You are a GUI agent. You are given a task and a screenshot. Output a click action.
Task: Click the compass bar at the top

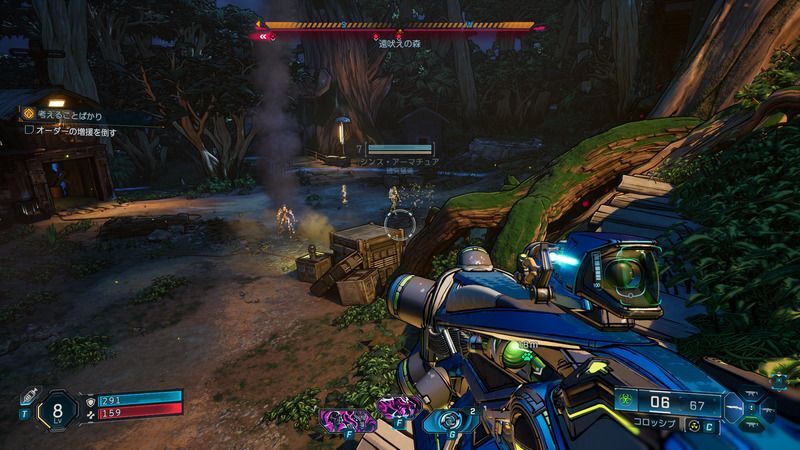(x=398, y=26)
